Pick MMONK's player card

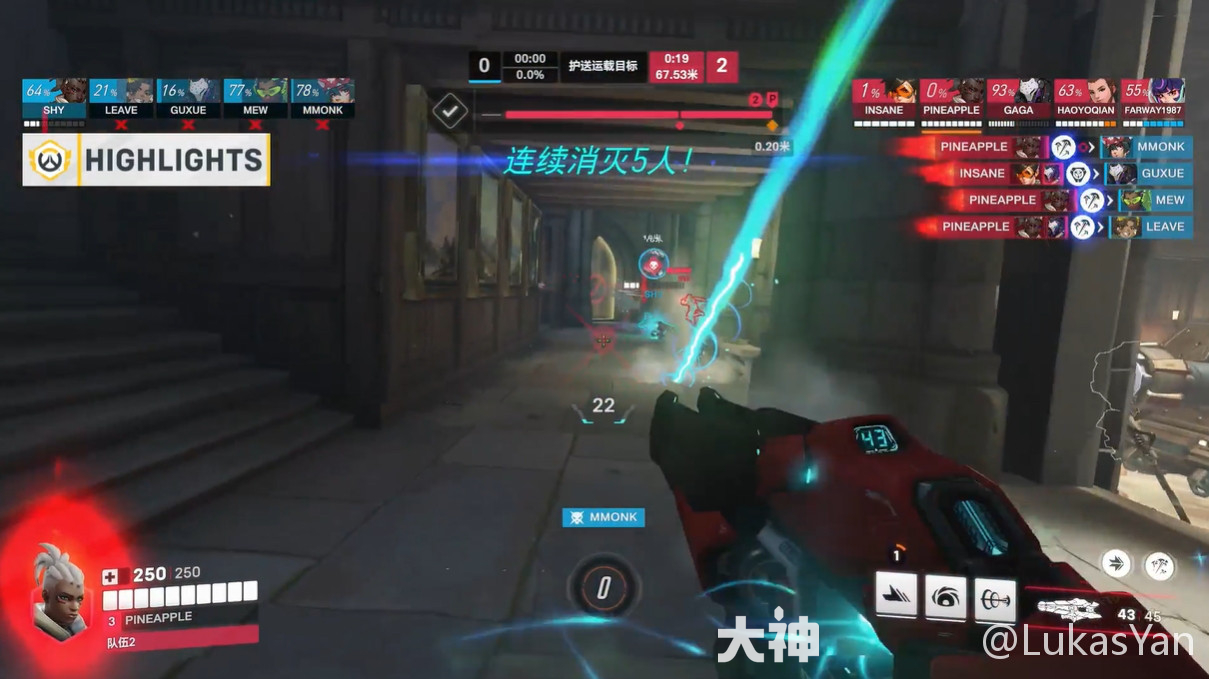click(322, 98)
